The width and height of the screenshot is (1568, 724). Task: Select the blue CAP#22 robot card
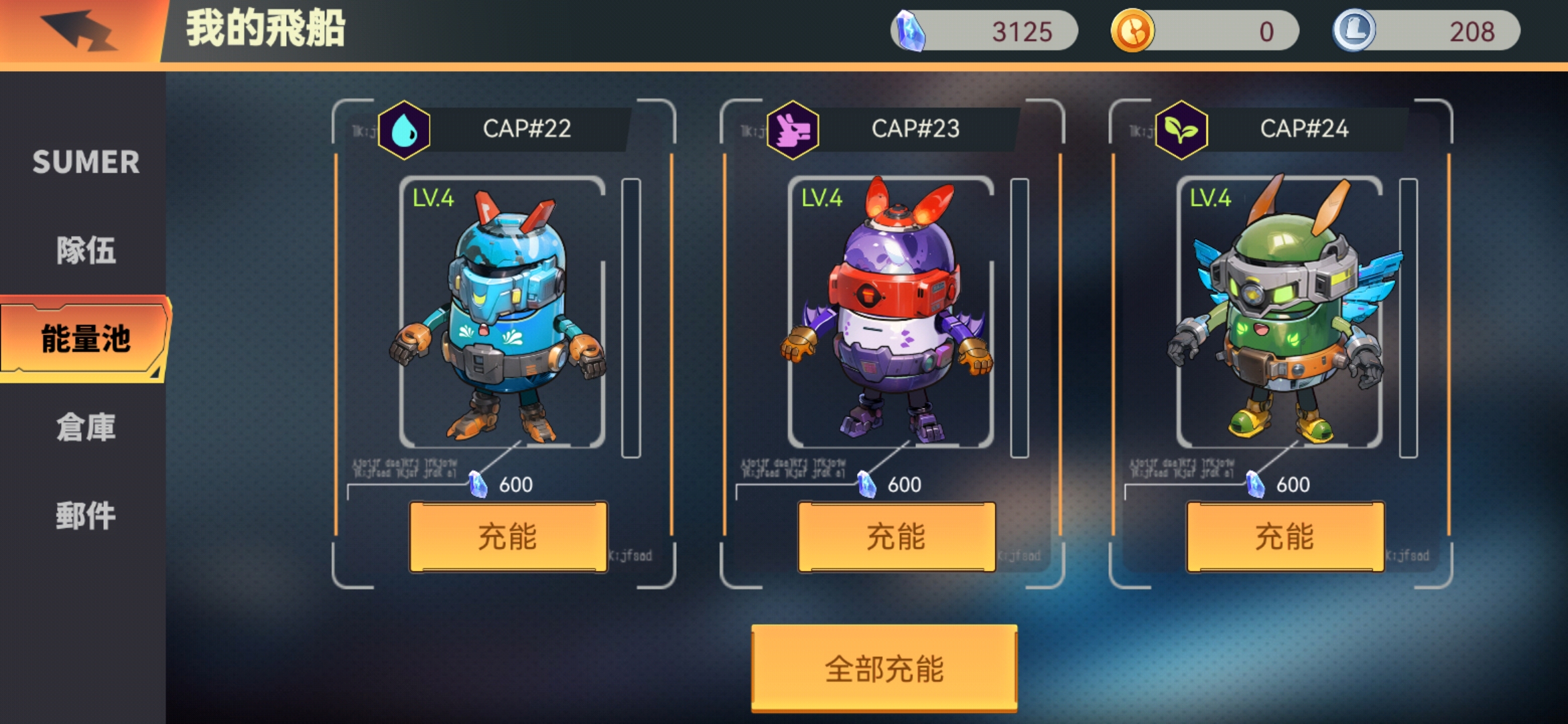[x=502, y=312]
